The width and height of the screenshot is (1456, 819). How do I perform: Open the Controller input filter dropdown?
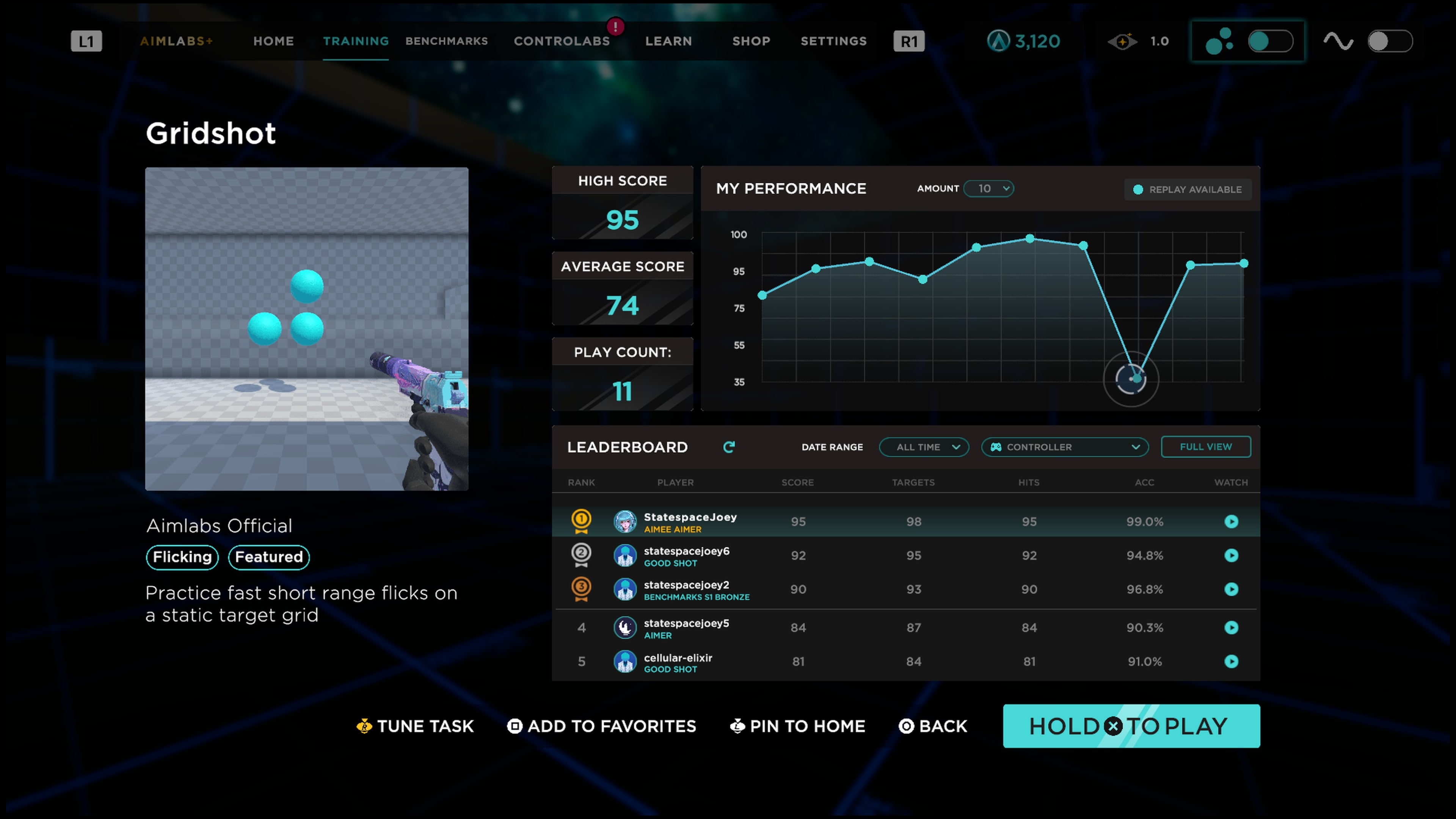1065,447
